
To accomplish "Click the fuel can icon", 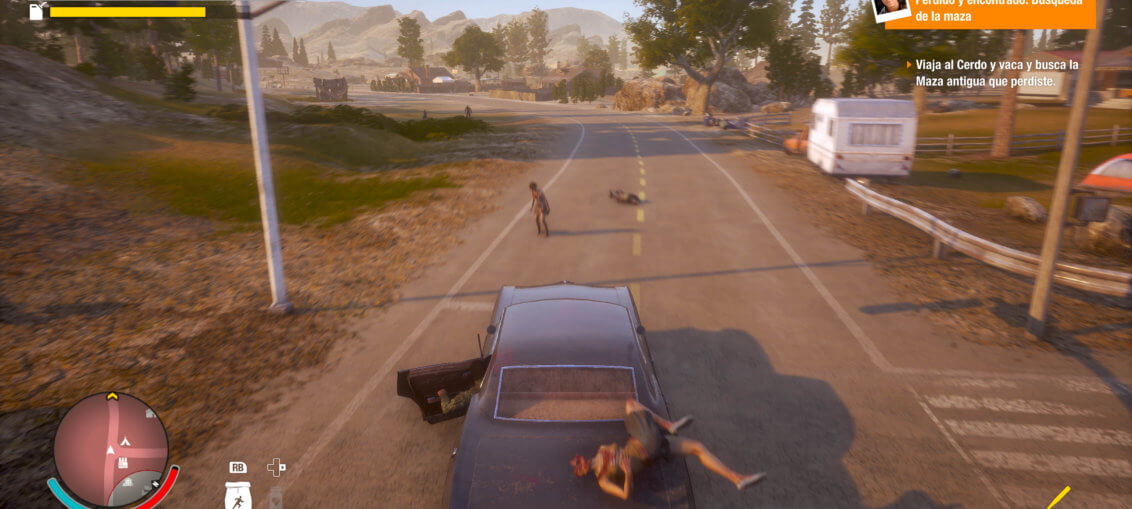I will coord(37,11).
